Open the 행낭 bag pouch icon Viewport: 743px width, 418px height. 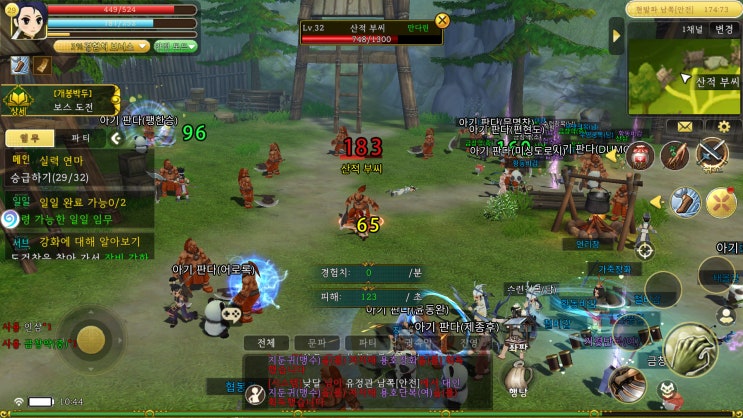pyautogui.click(x=518, y=378)
